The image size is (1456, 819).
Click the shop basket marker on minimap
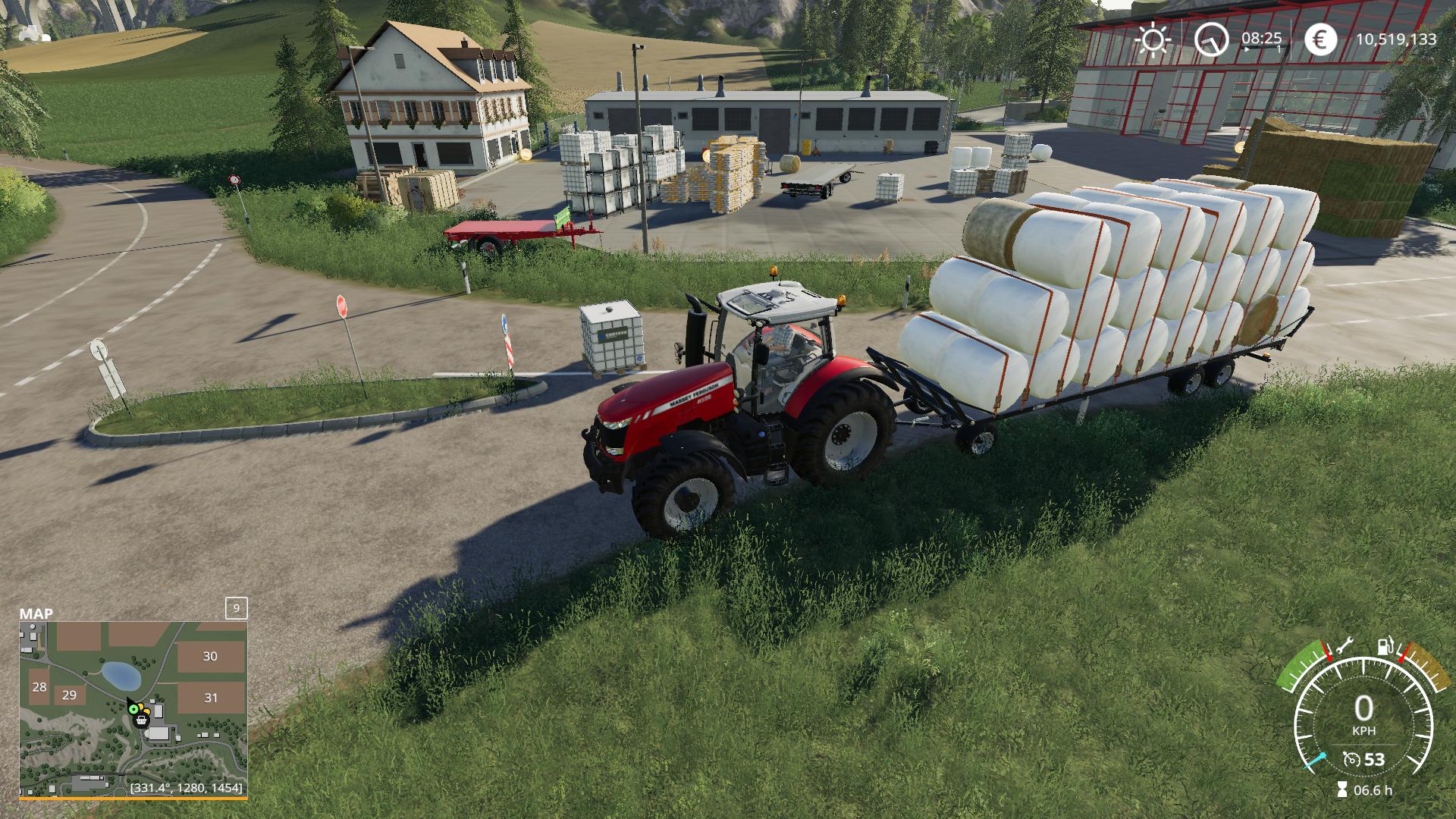[x=141, y=720]
